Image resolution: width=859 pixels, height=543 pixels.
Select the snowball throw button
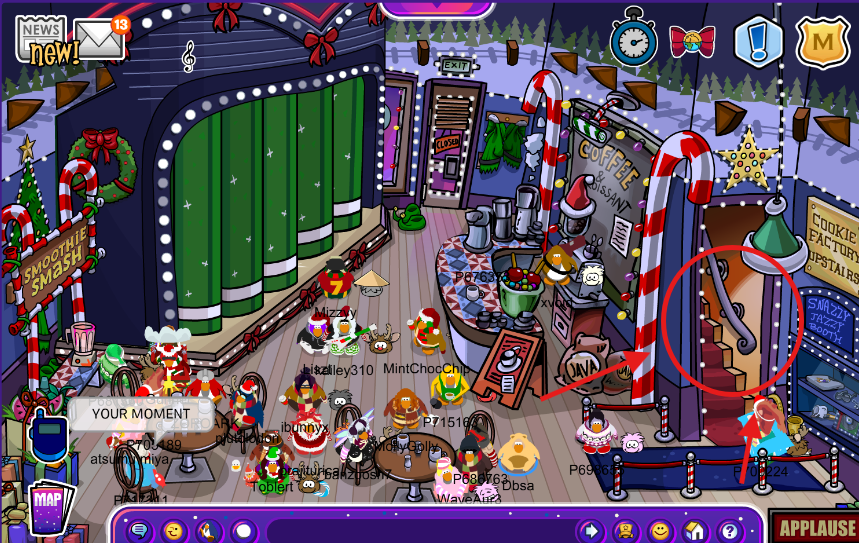click(242, 530)
